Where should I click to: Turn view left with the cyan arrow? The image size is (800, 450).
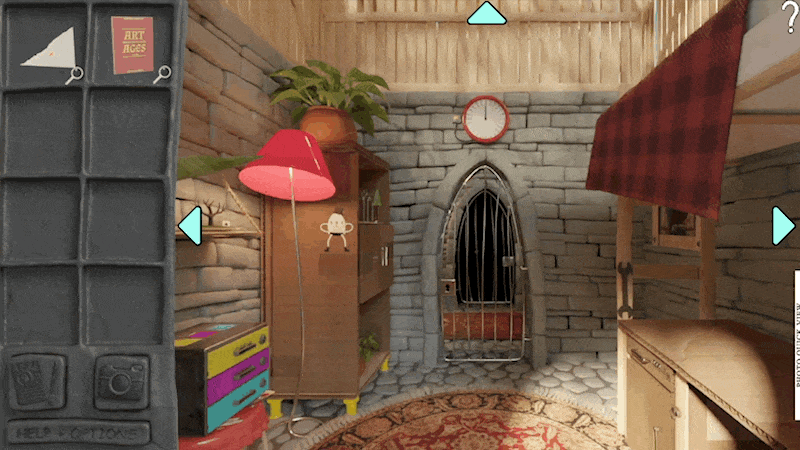coord(189,225)
